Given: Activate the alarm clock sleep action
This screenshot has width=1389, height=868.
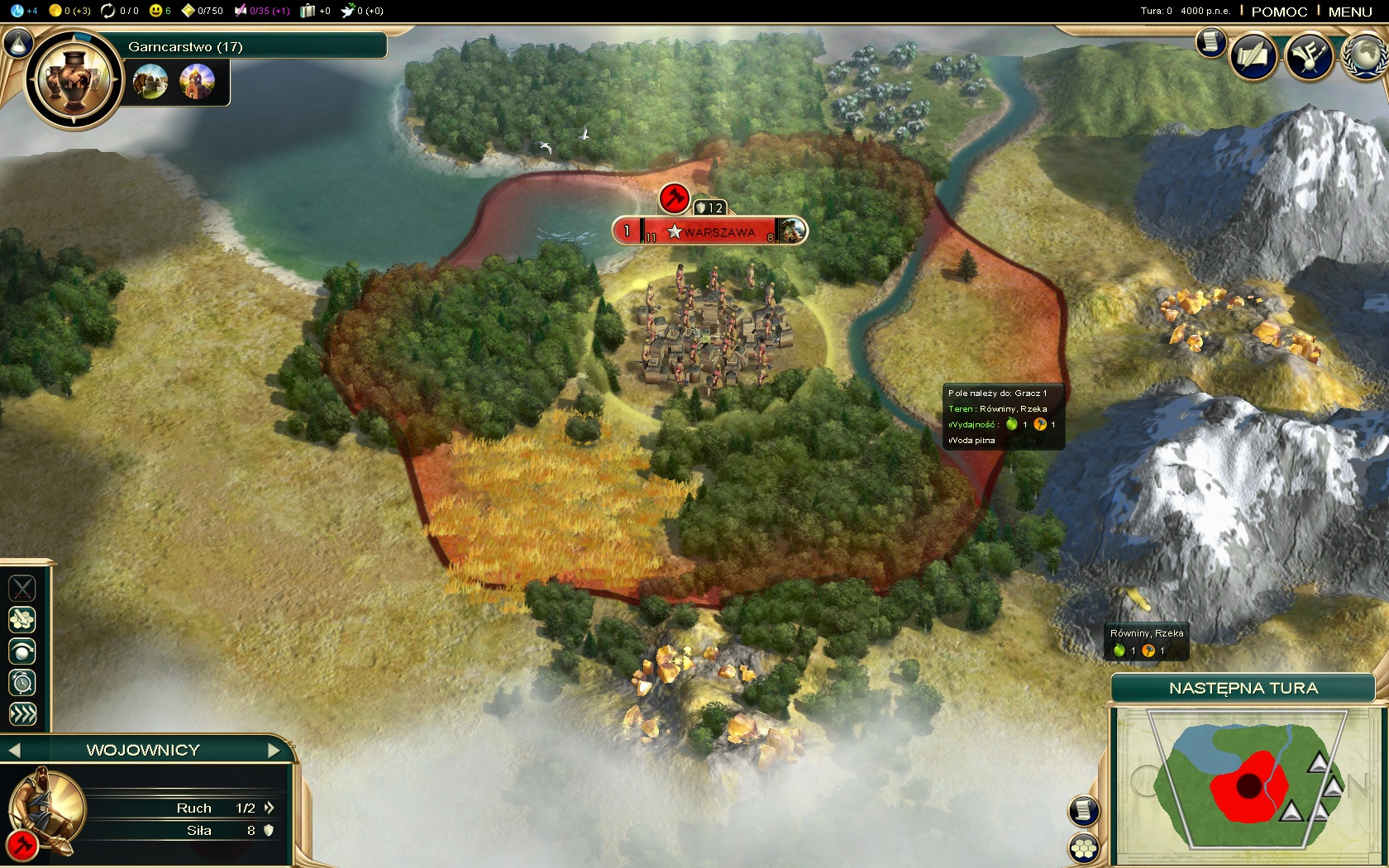Looking at the screenshot, I should 22,683.
